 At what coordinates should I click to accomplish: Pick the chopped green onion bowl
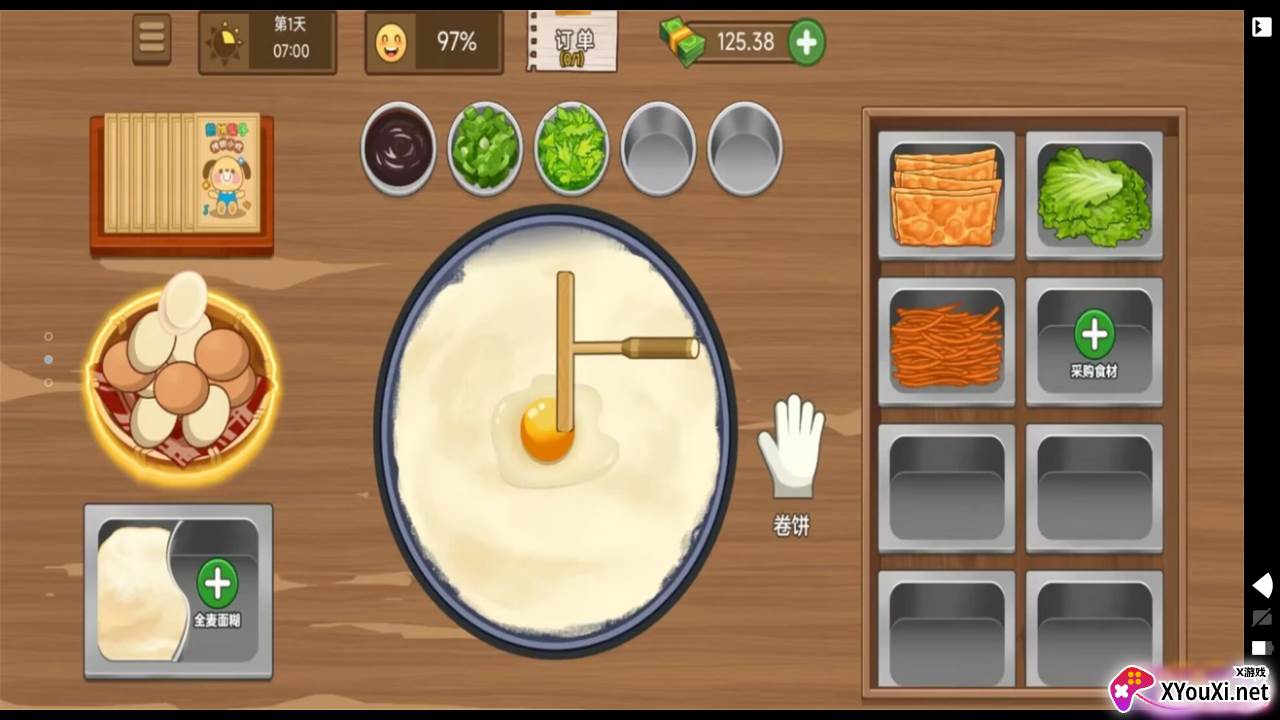click(x=484, y=148)
